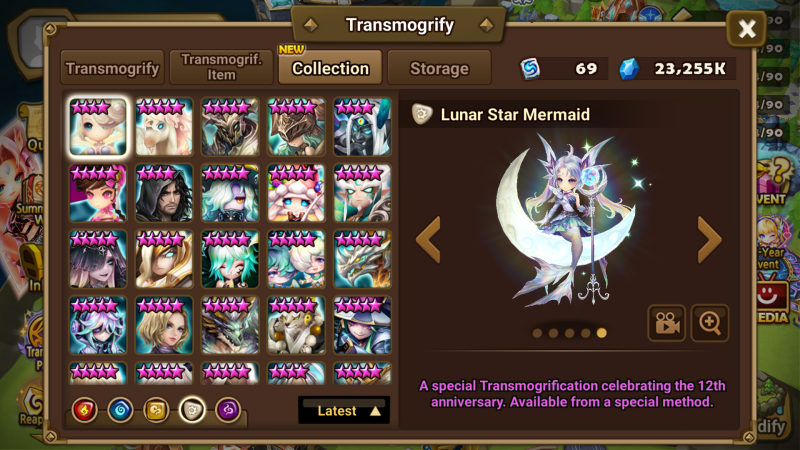The height and width of the screenshot is (450, 800).
Task: Select the Lunar Star Mermaid thumbnail
Action: tap(98, 126)
